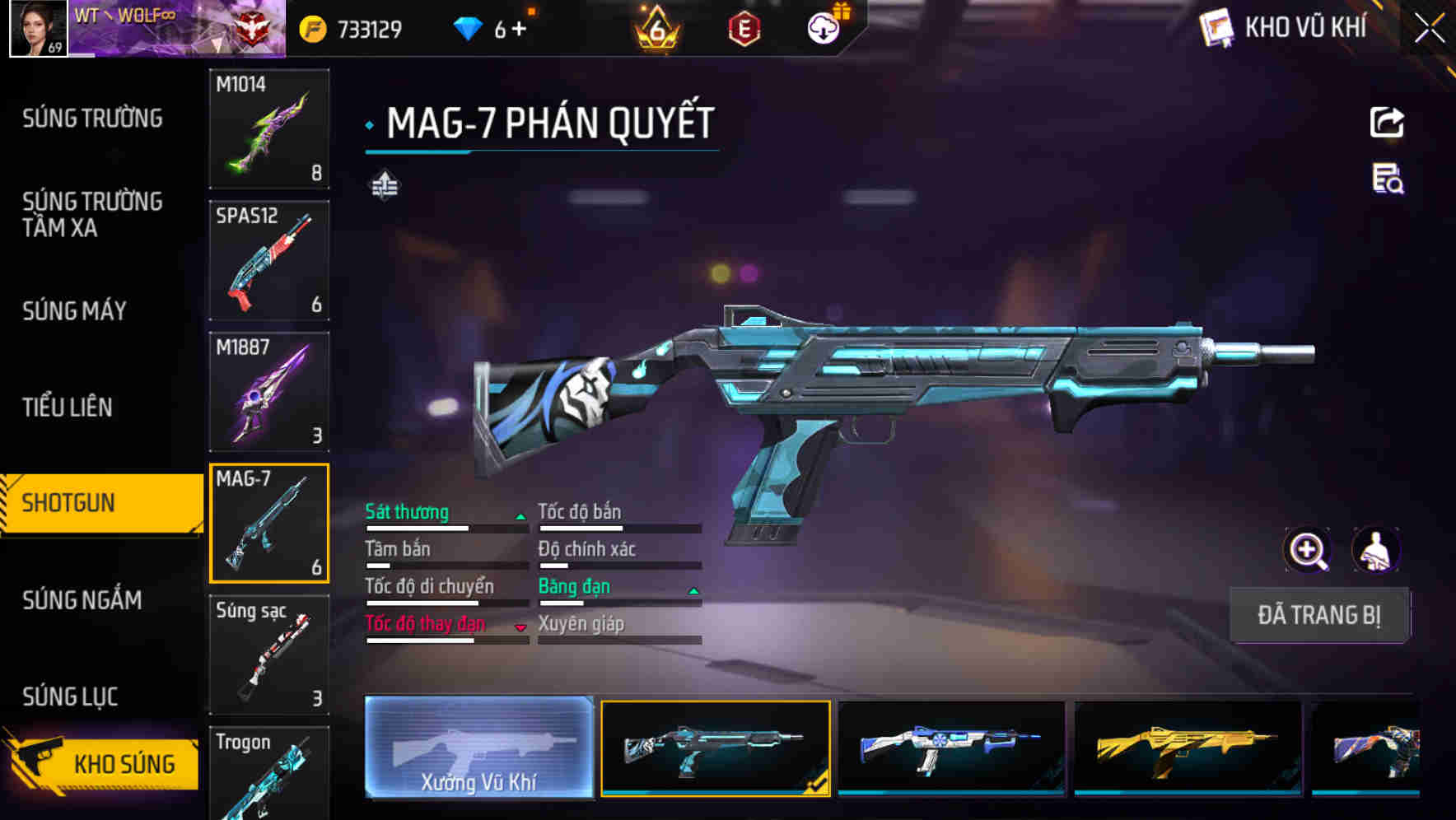Open the Súng Máy weapon category
Image resolution: width=1456 pixels, height=820 pixels.
(x=74, y=310)
